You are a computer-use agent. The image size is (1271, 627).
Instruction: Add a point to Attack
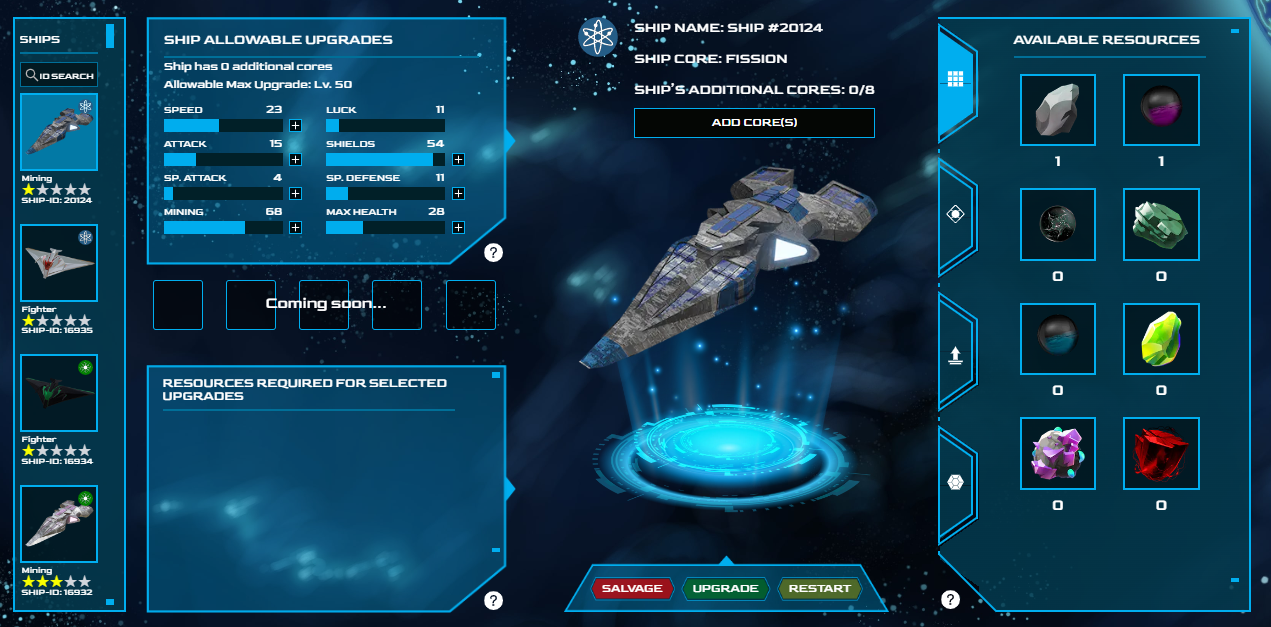click(295, 160)
